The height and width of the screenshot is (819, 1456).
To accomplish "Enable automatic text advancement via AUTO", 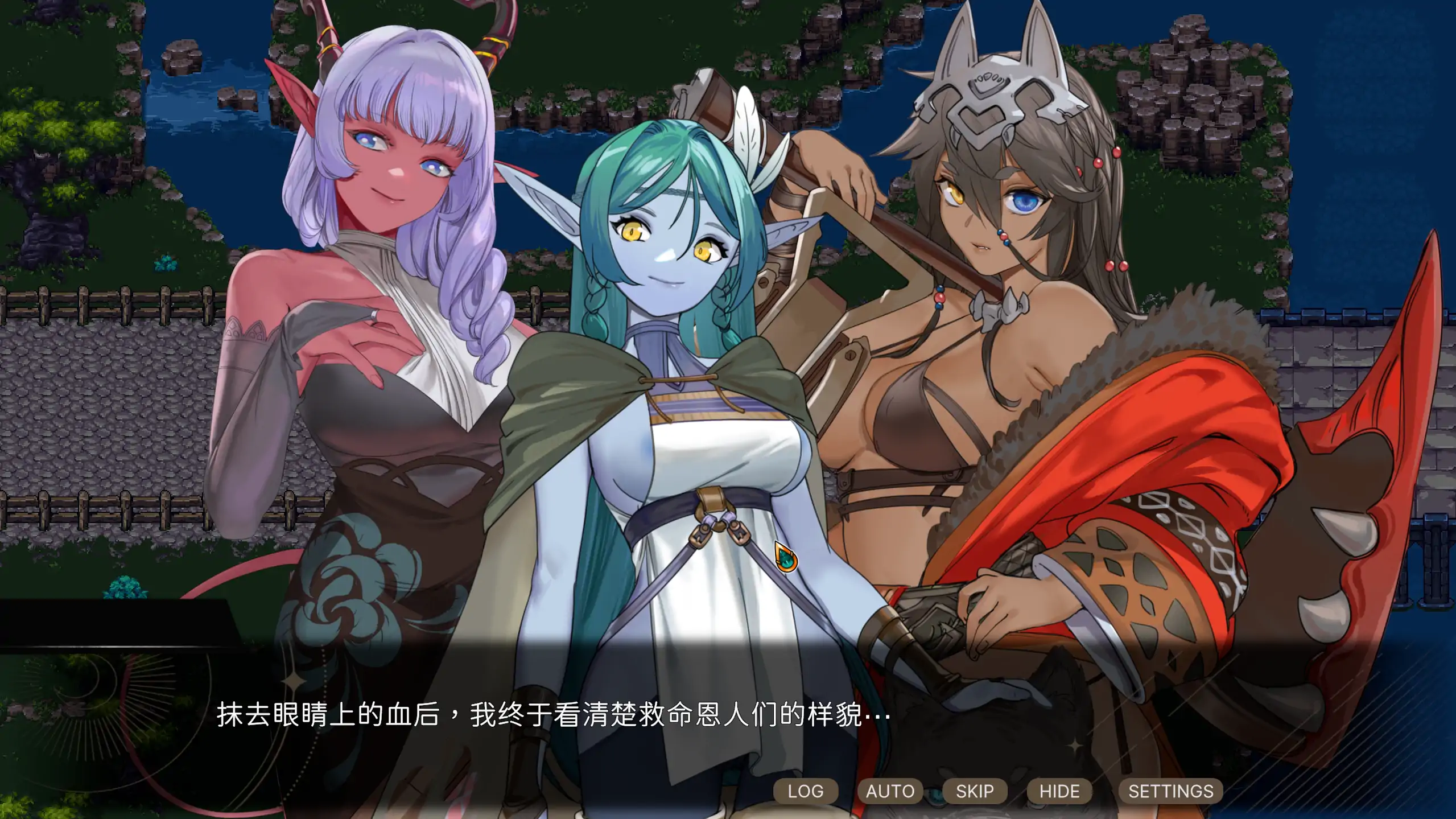I will 890,791.
